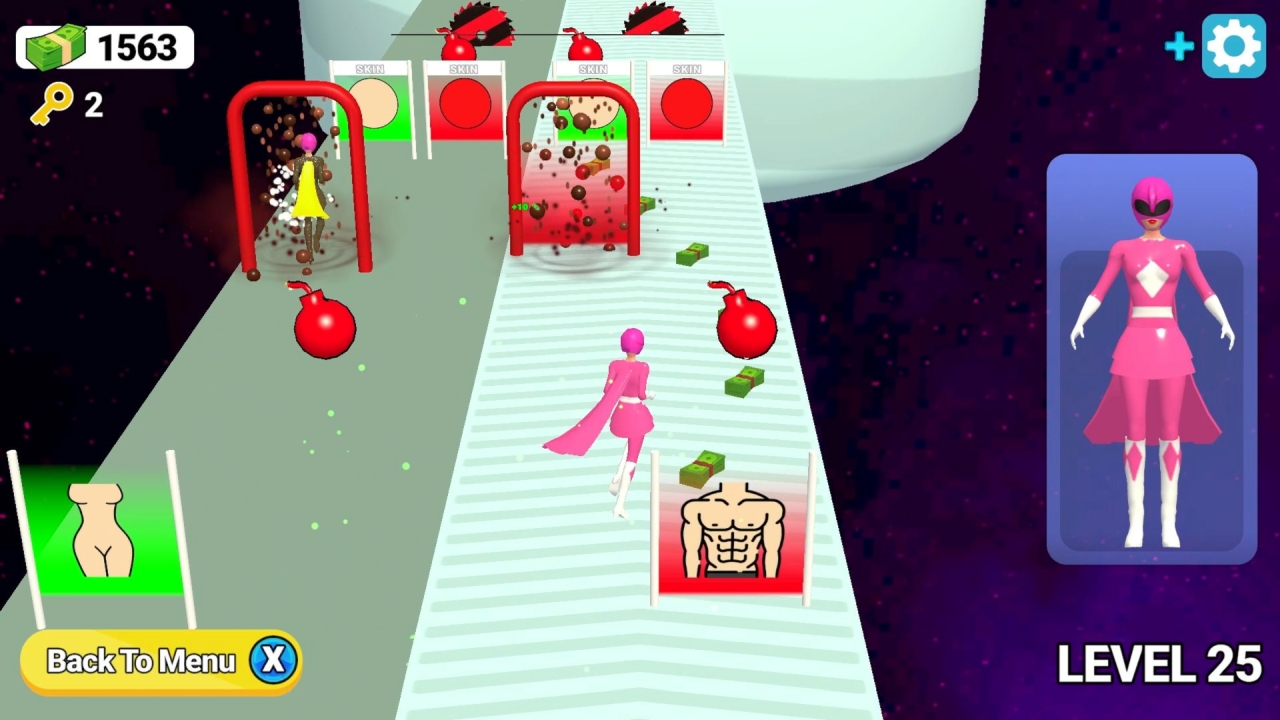
Task: Open the settings gear icon
Action: pos(1234,44)
